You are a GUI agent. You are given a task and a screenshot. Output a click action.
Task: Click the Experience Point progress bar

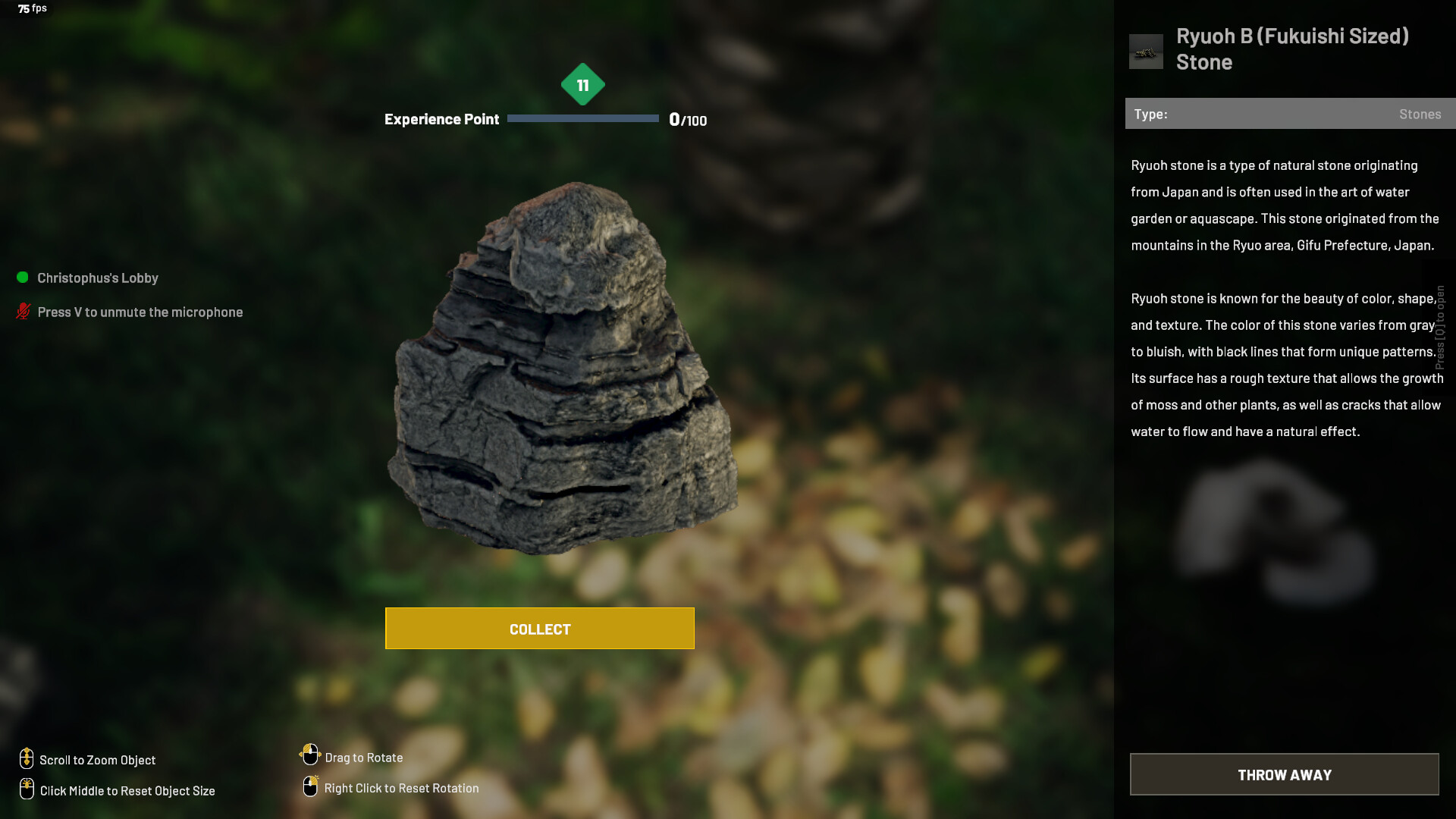pos(582,118)
